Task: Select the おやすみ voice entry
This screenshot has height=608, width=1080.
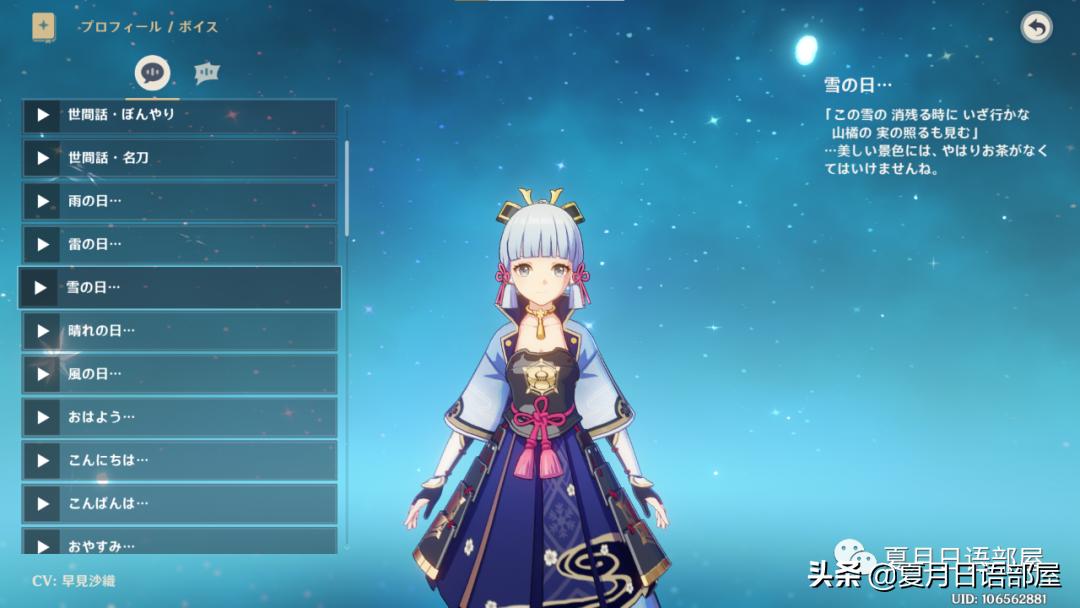Action: tap(180, 543)
